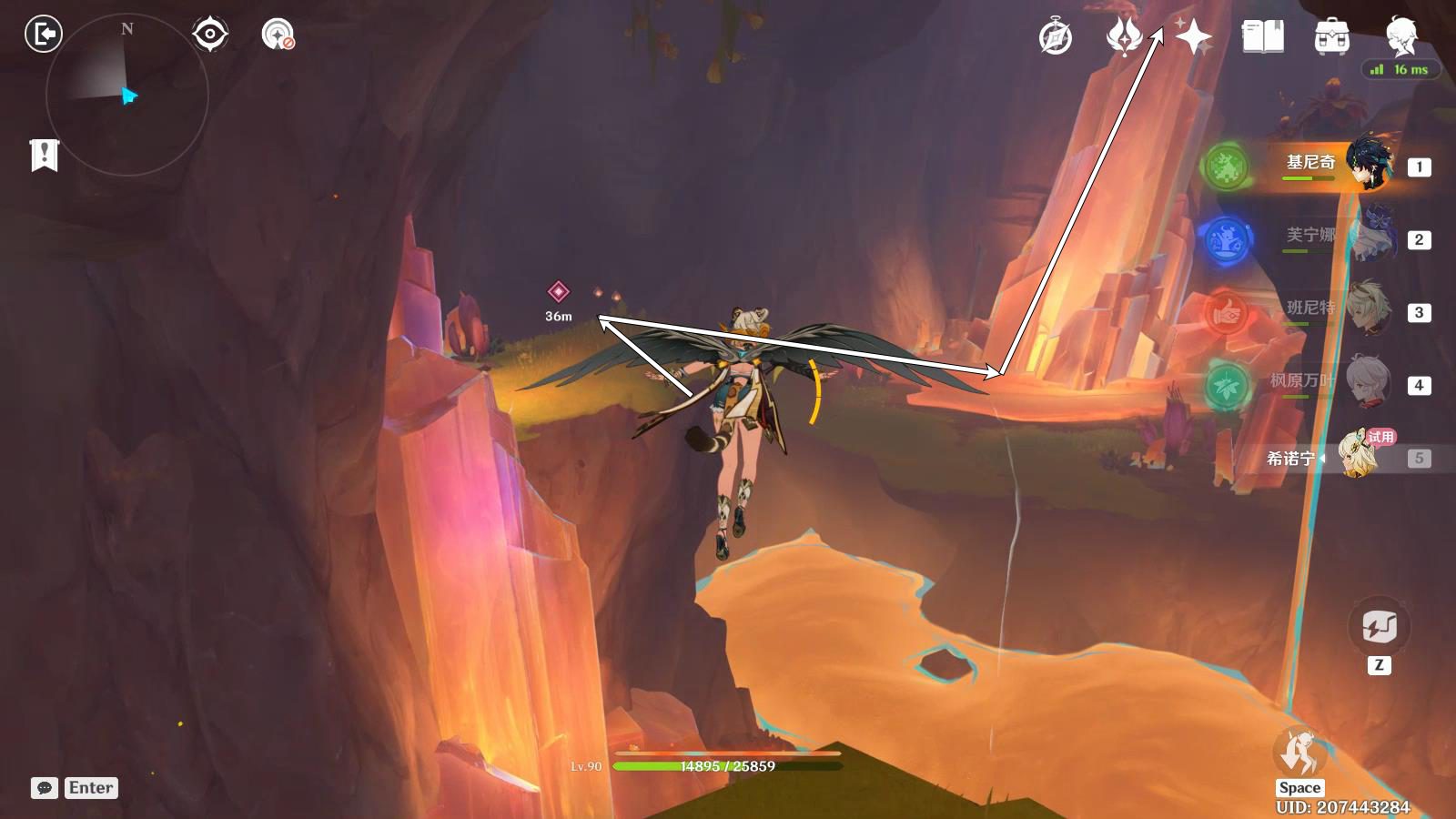Open the four-point star wish icon
1456x819 pixels.
tap(1193, 37)
